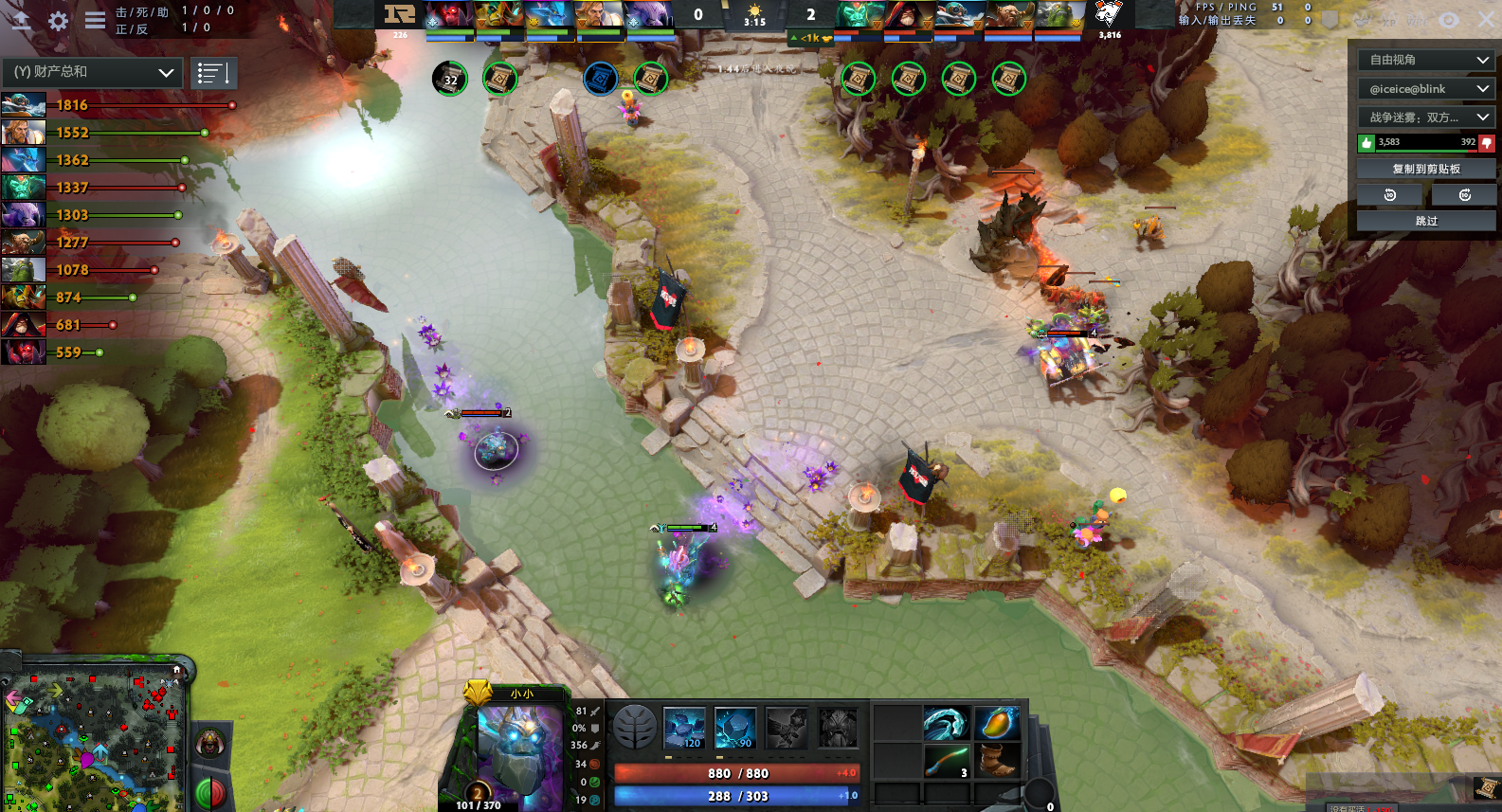Give the replay a red thumbs down

1486,143
